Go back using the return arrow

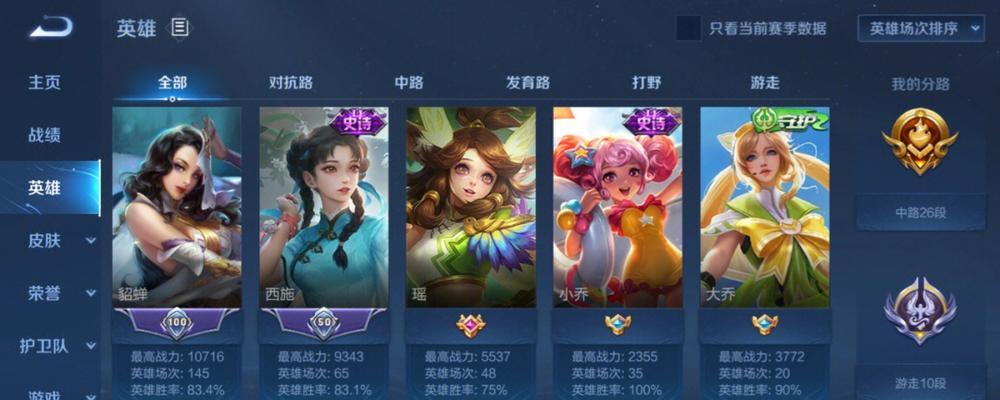[50, 28]
